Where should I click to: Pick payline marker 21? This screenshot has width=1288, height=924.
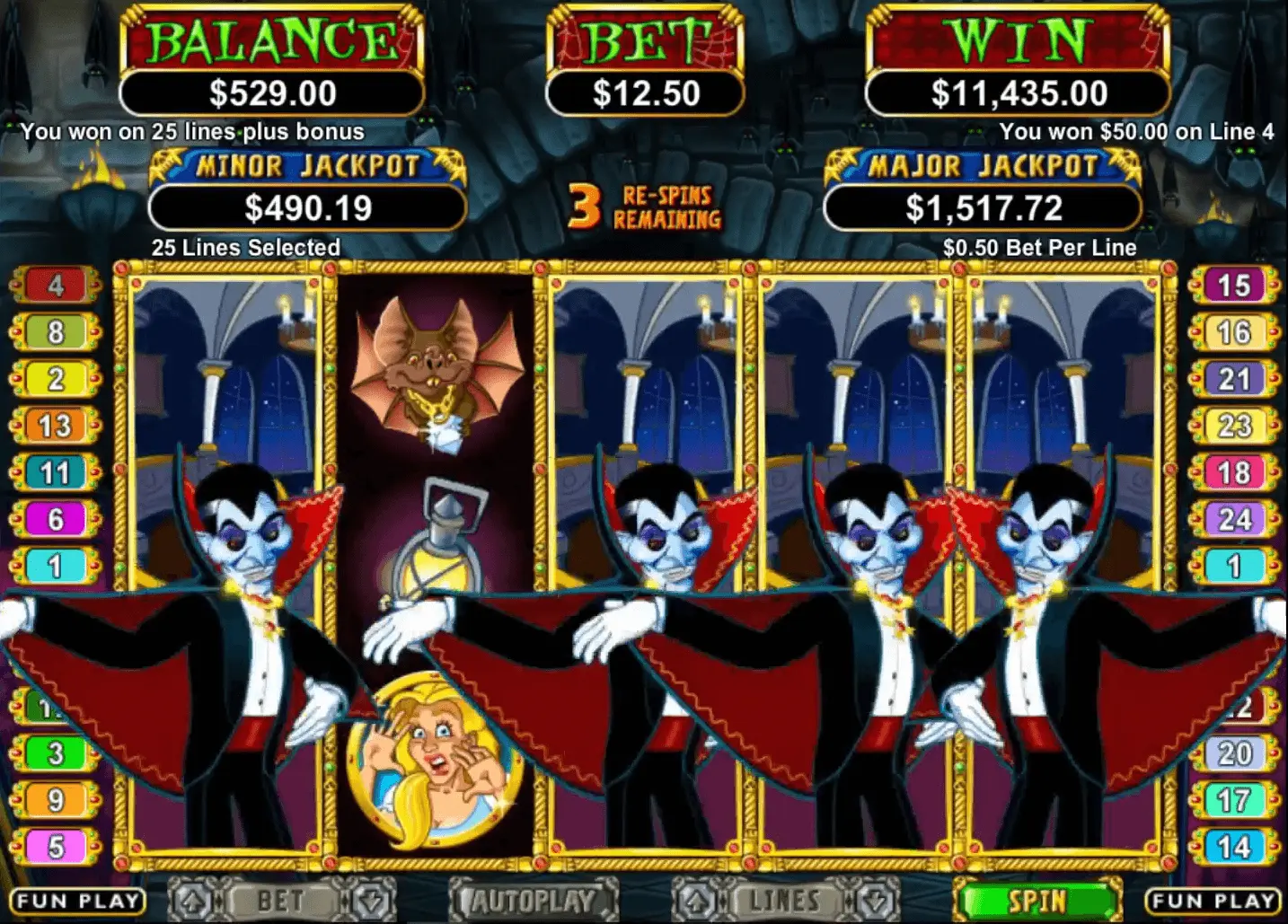(x=1233, y=379)
